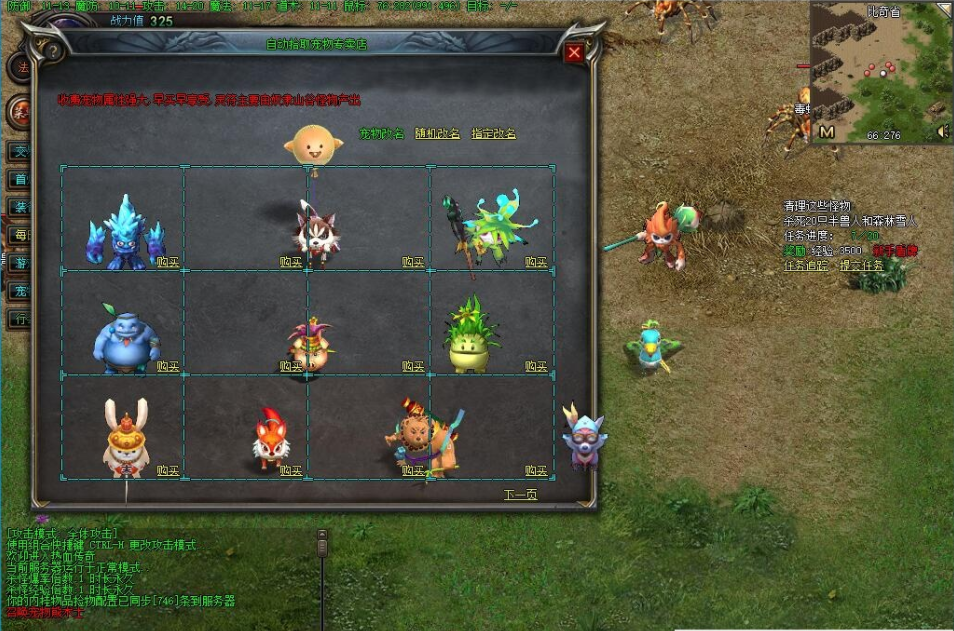Buy the blue ice crystal golem pet
The height and width of the screenshot is (631, 954).
point(168,262)
